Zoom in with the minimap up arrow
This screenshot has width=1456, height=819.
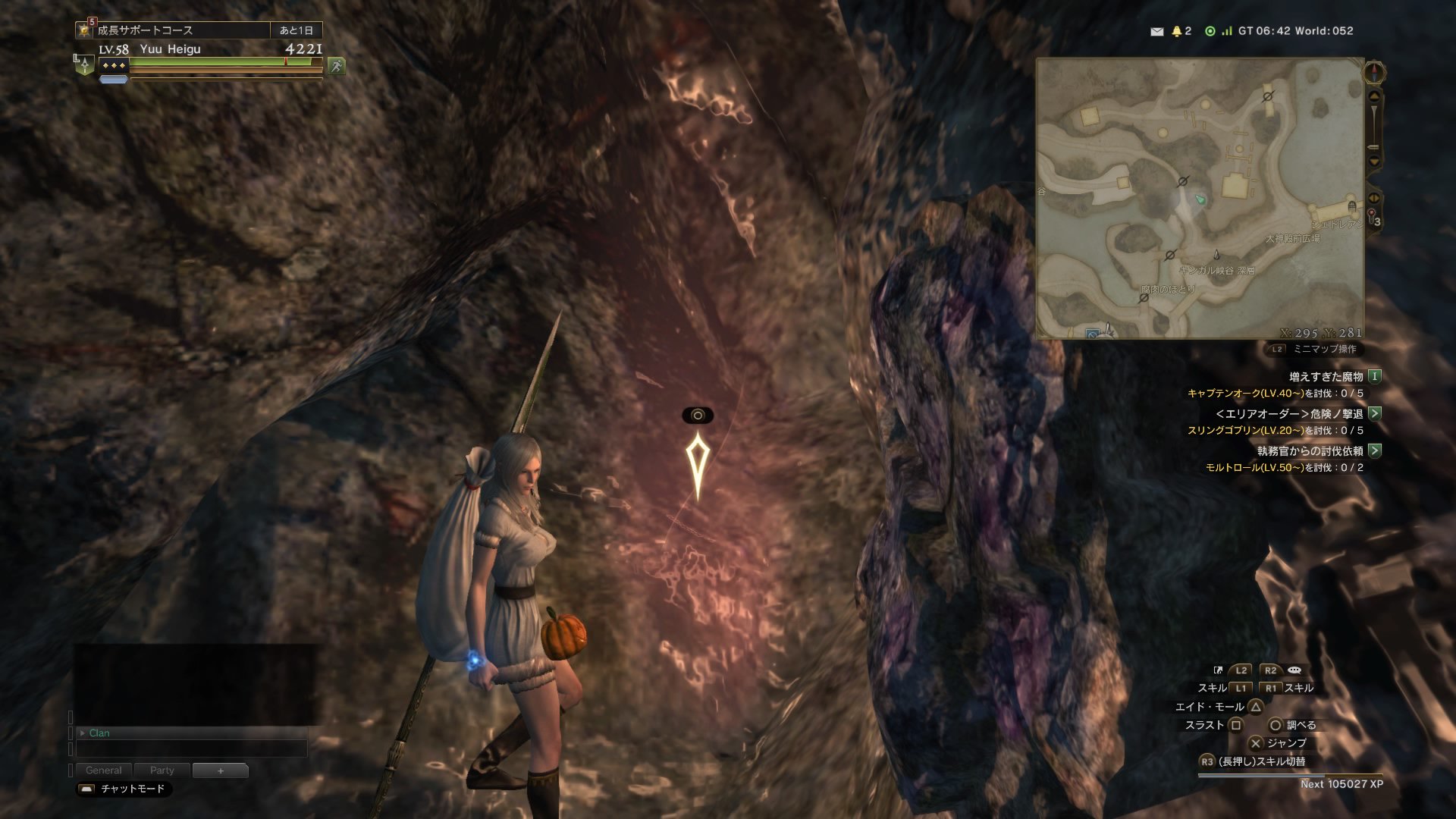[1373, 97]
